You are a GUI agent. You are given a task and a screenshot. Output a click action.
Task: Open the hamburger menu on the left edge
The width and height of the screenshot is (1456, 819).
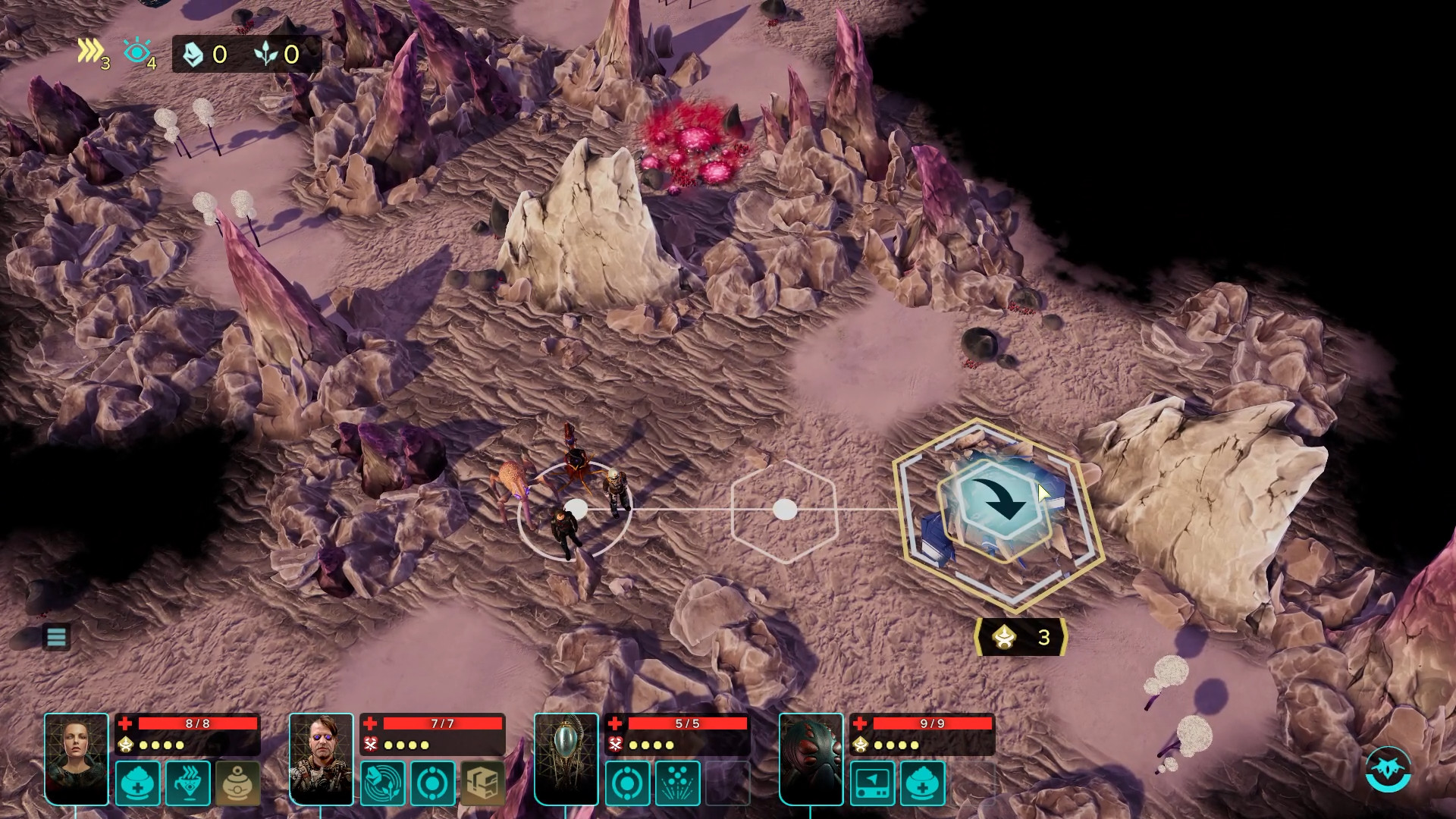pos(55,637)
